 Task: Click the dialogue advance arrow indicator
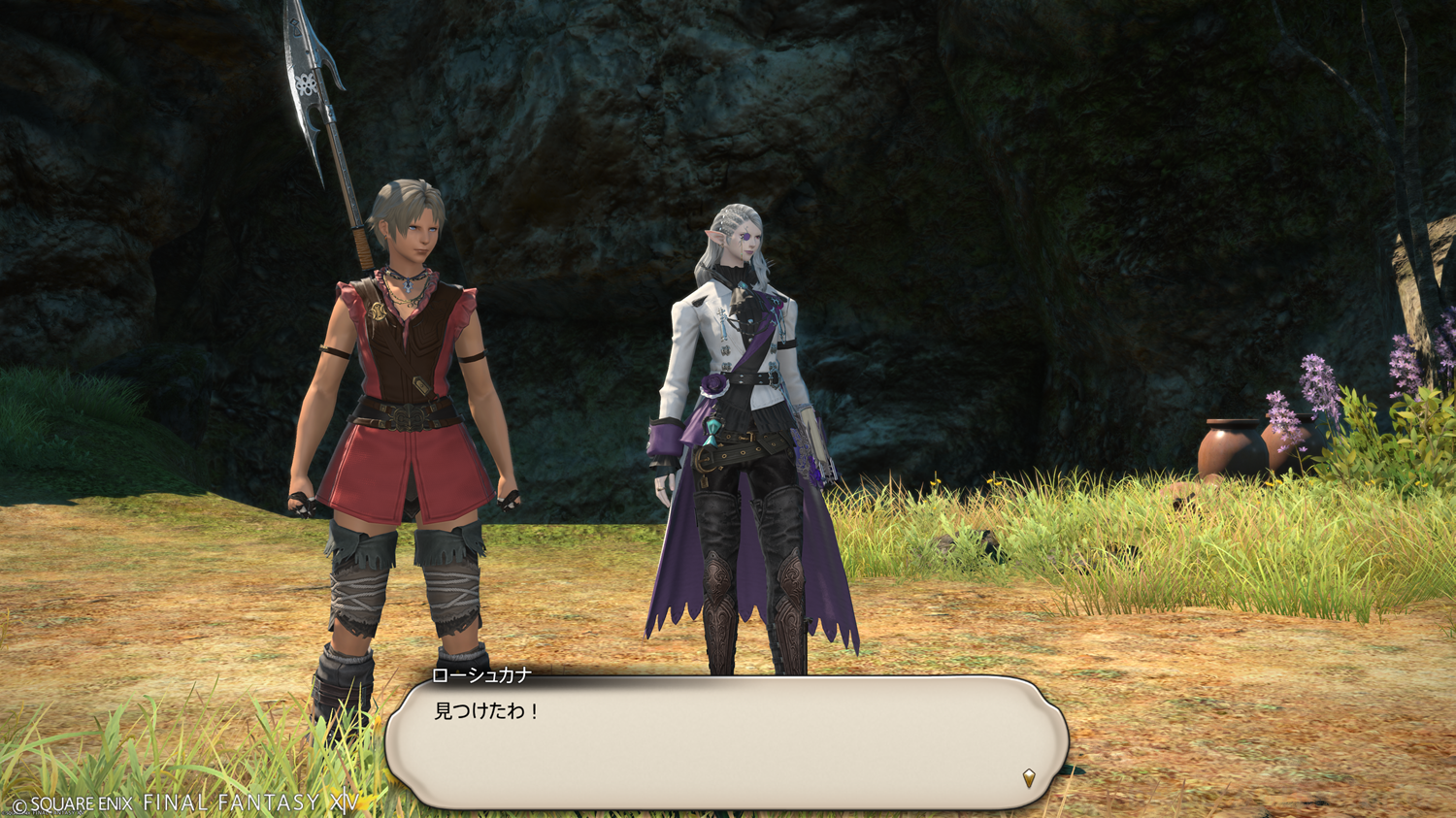coord(1029,777)
